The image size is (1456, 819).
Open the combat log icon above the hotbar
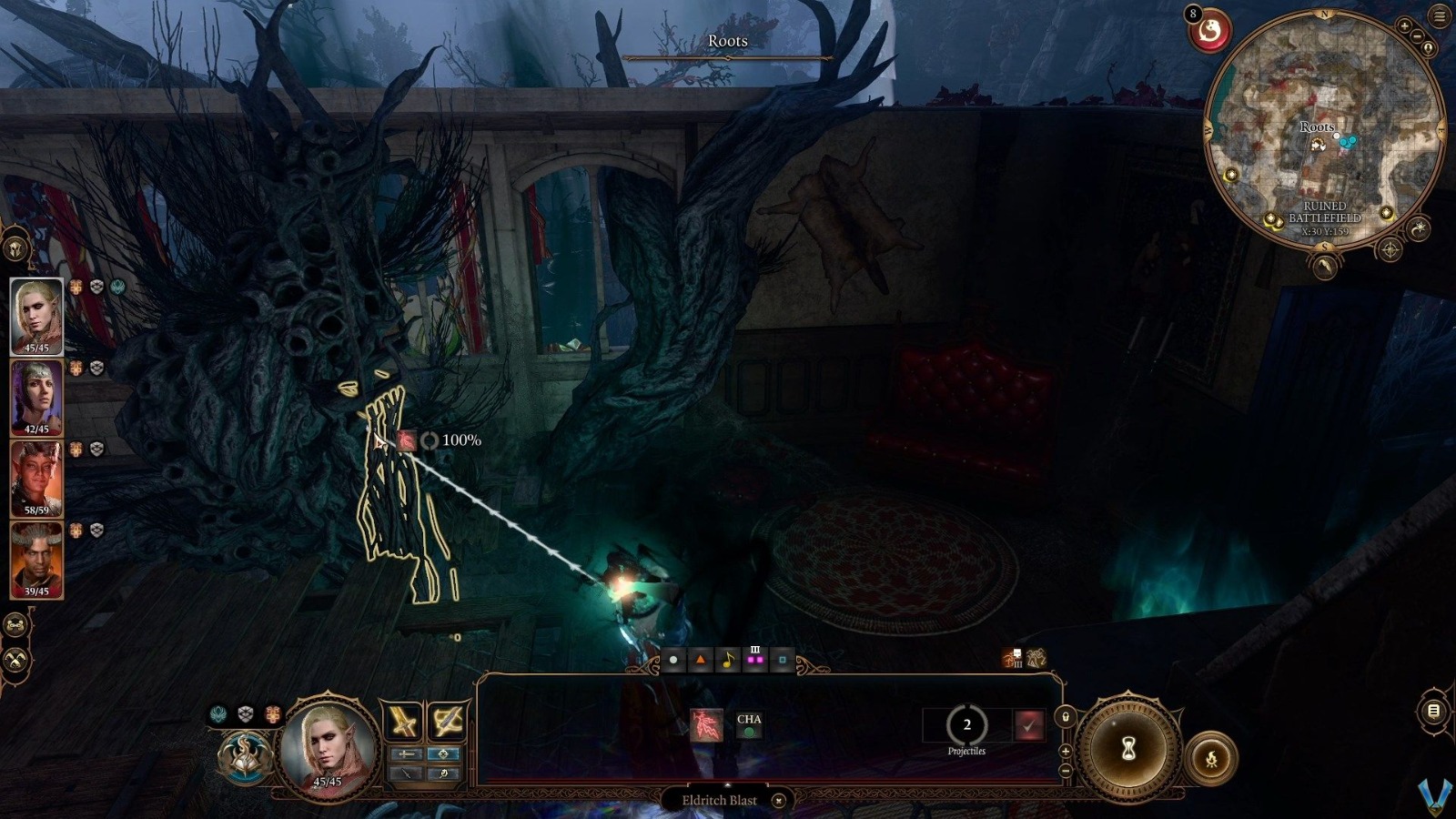click(x=1036, y=658)
